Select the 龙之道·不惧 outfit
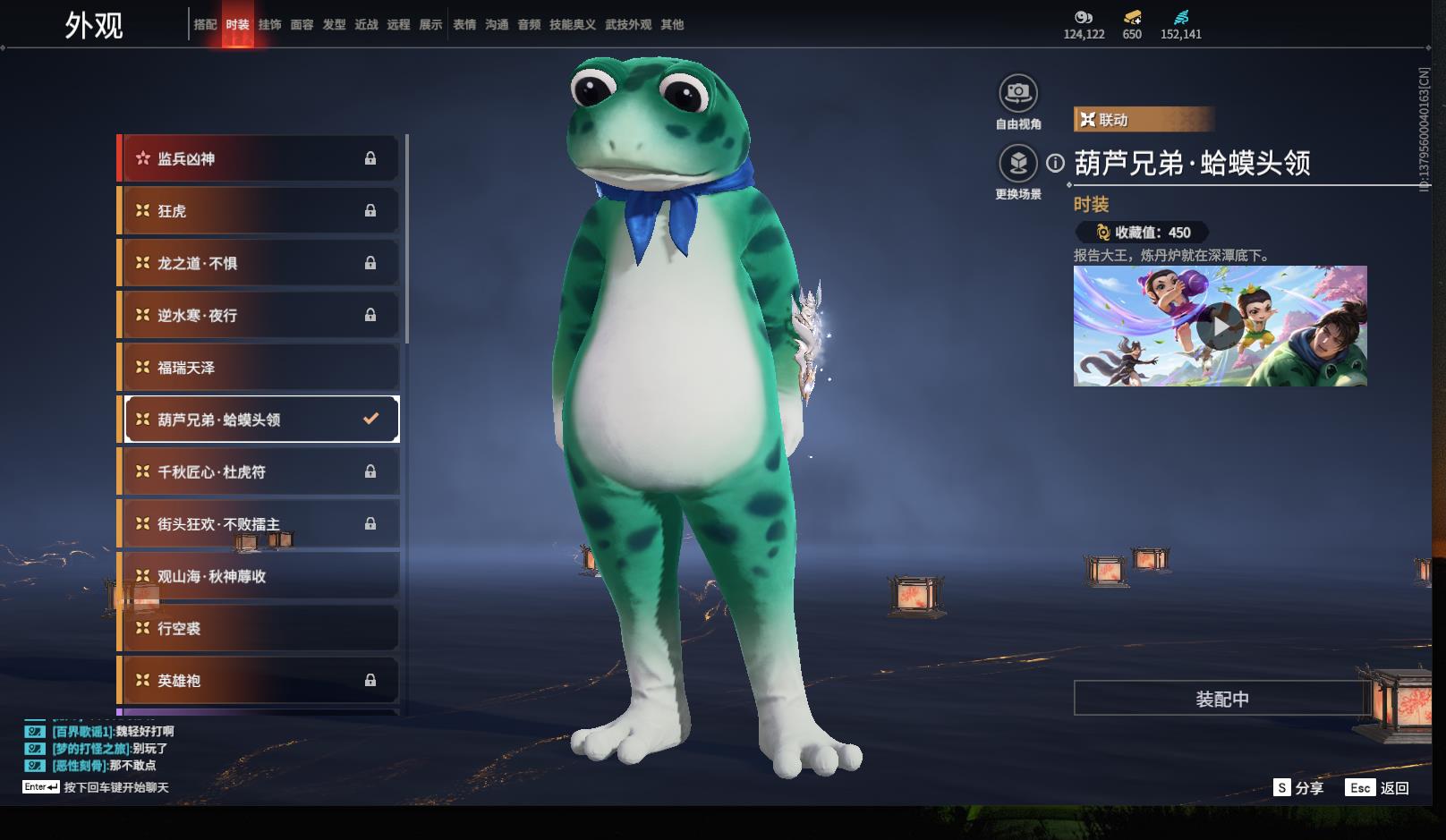 (258, 263)
